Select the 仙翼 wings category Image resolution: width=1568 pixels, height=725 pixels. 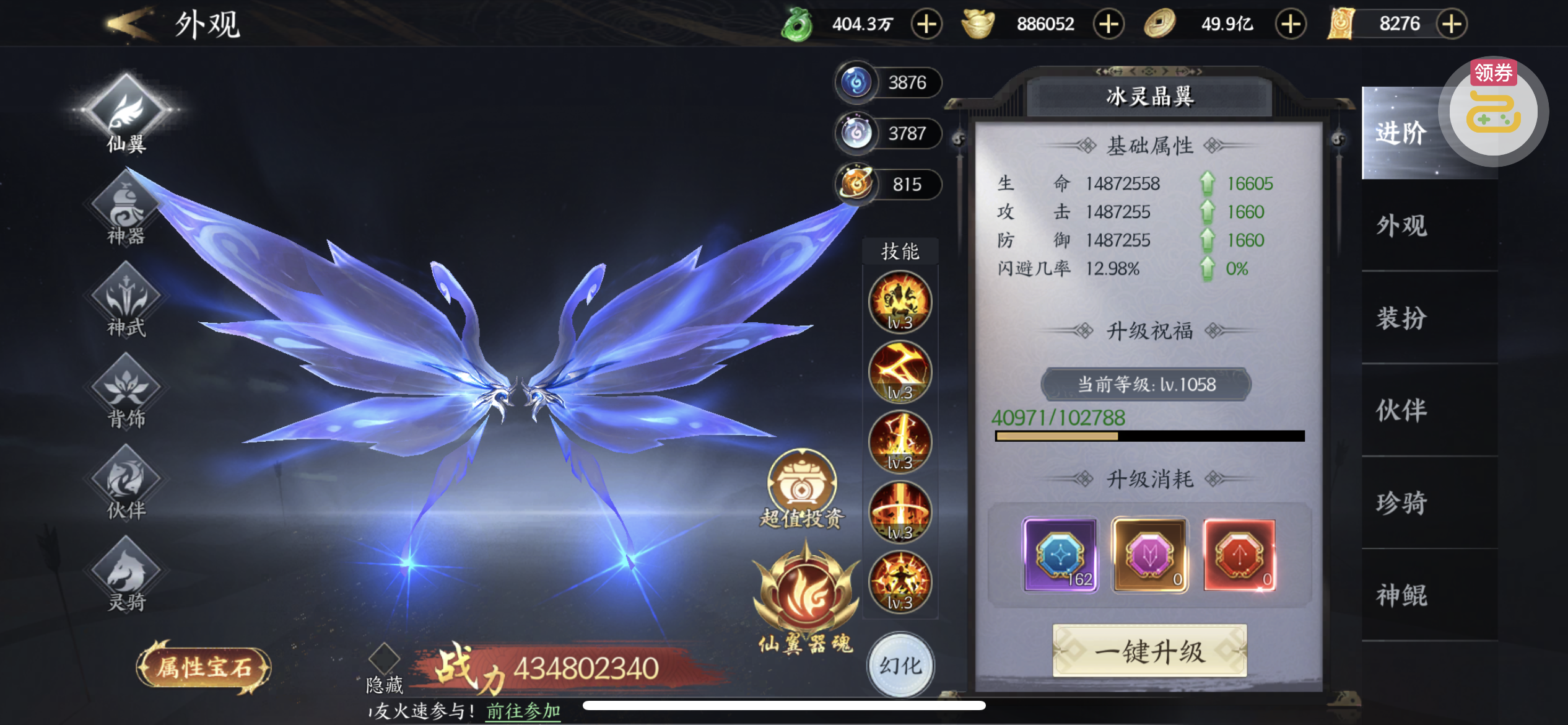pos(126,113)
